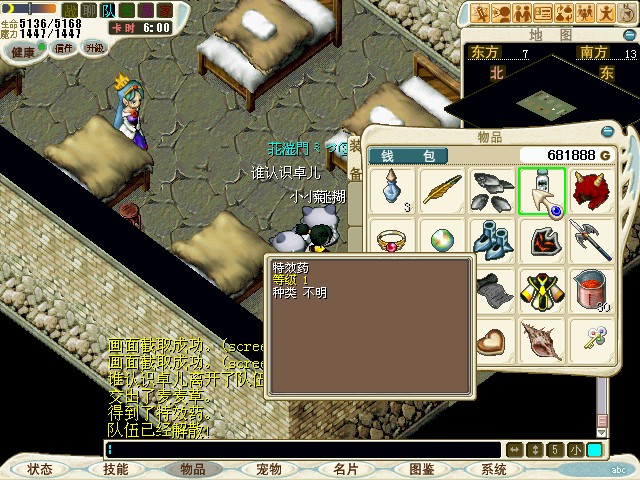Pick the red liquid beaker item

(591, 290)
